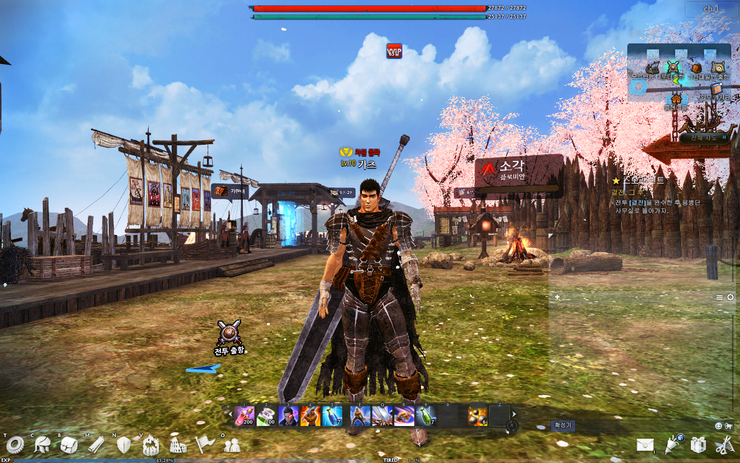This screenshot has width=740, height=463.
Task: Open the helmet character menu icon
Action: tap(42, 444)
